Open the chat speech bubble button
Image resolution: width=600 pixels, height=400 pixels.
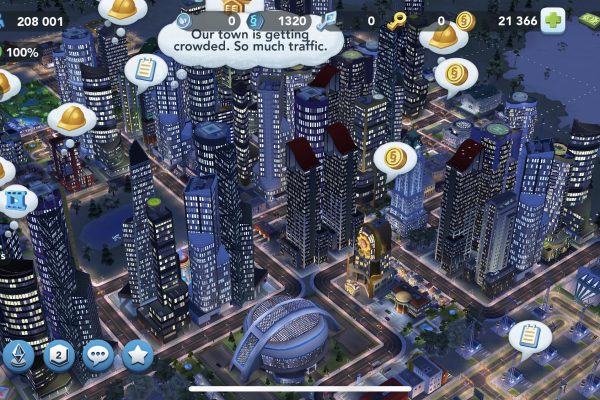click(x=97, y=355)
